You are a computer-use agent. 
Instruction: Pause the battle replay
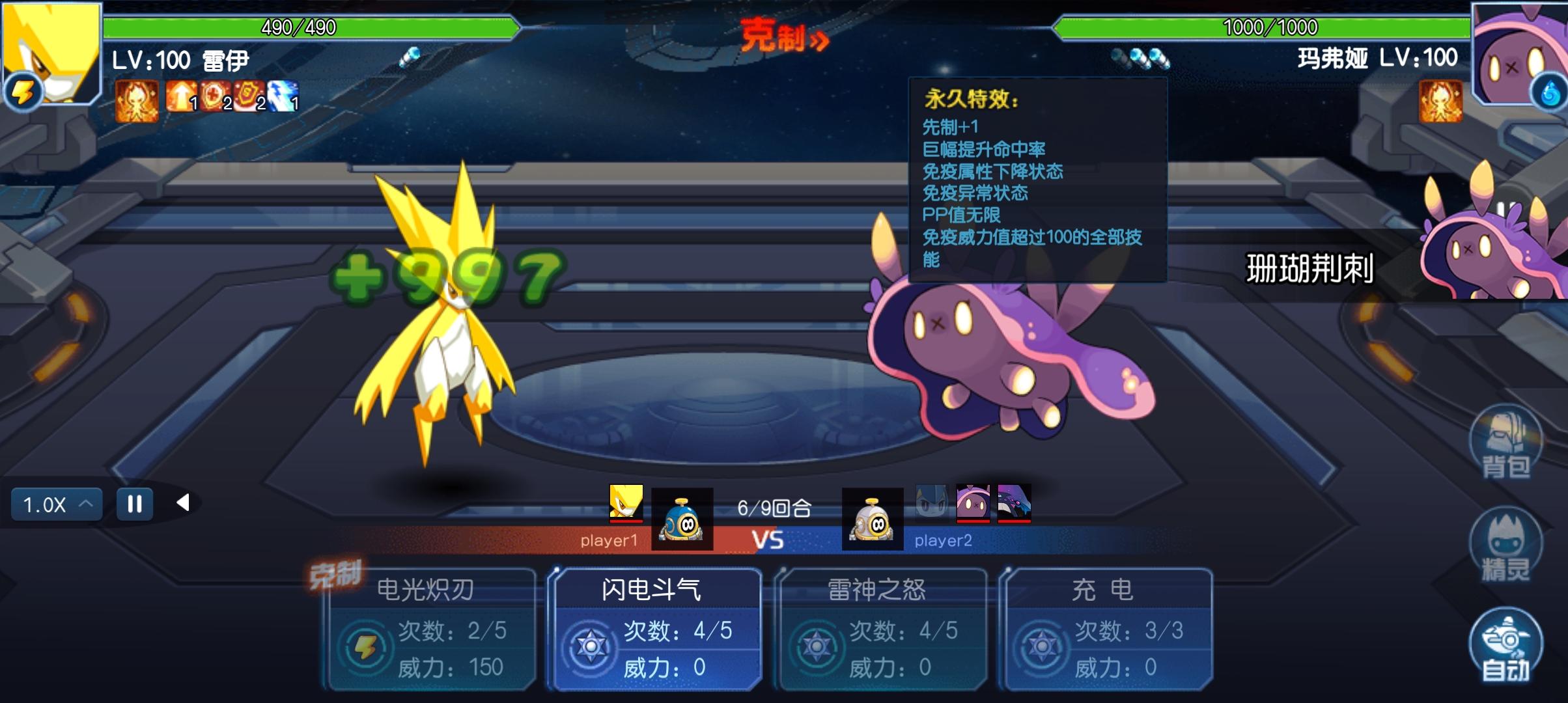(135, 504)
